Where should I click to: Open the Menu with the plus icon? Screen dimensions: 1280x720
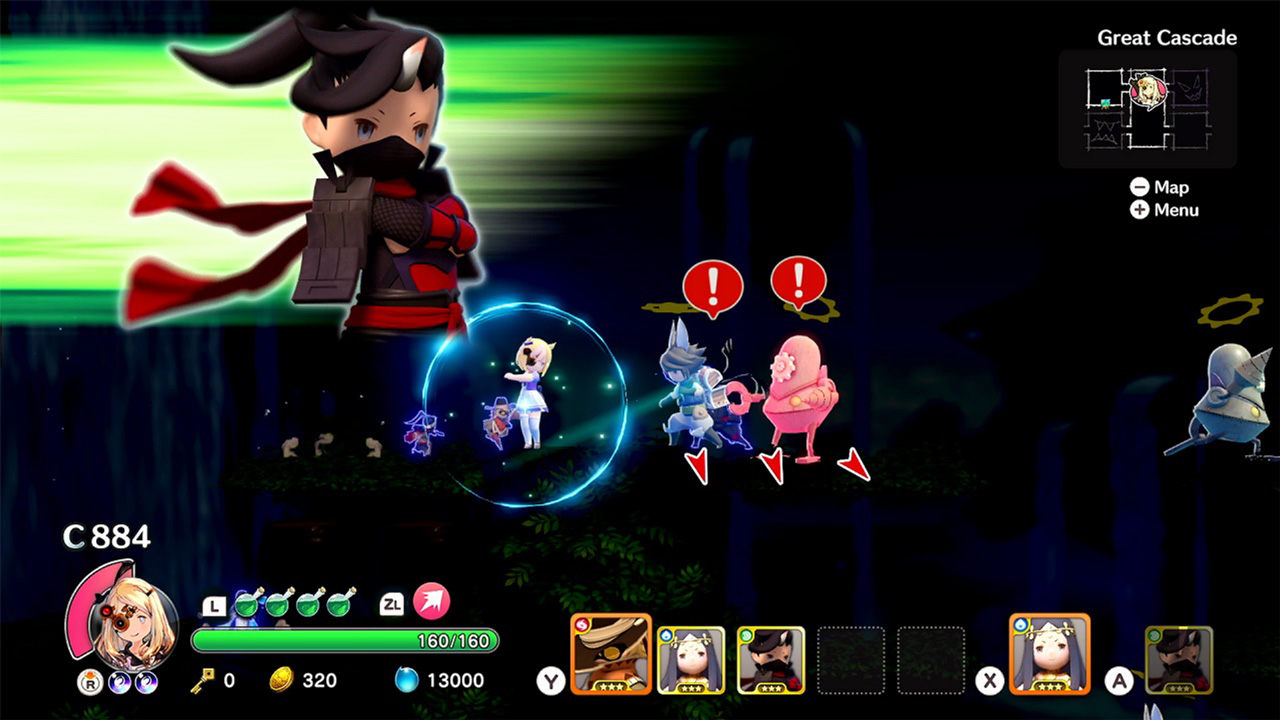click(1141, 210)
